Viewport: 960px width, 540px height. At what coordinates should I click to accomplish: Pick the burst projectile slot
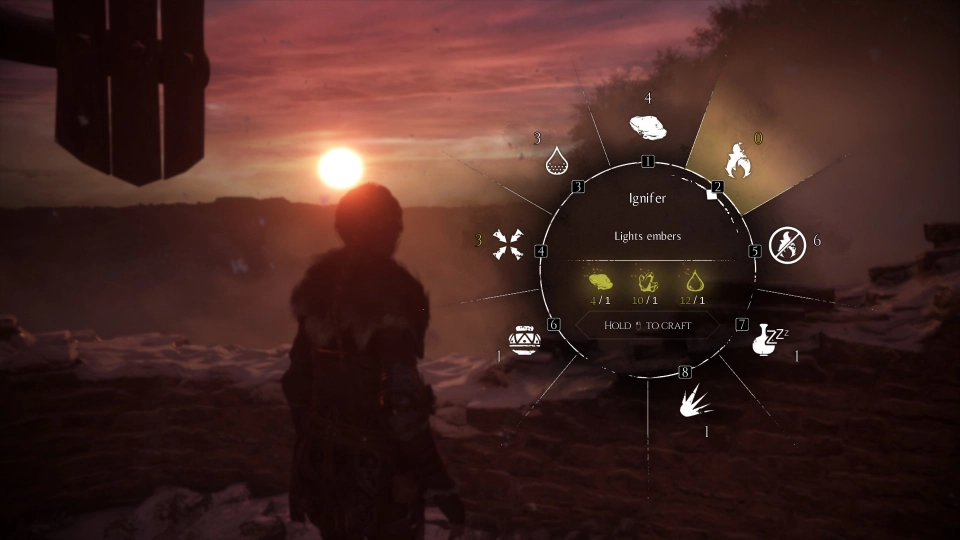coord(695,402)
